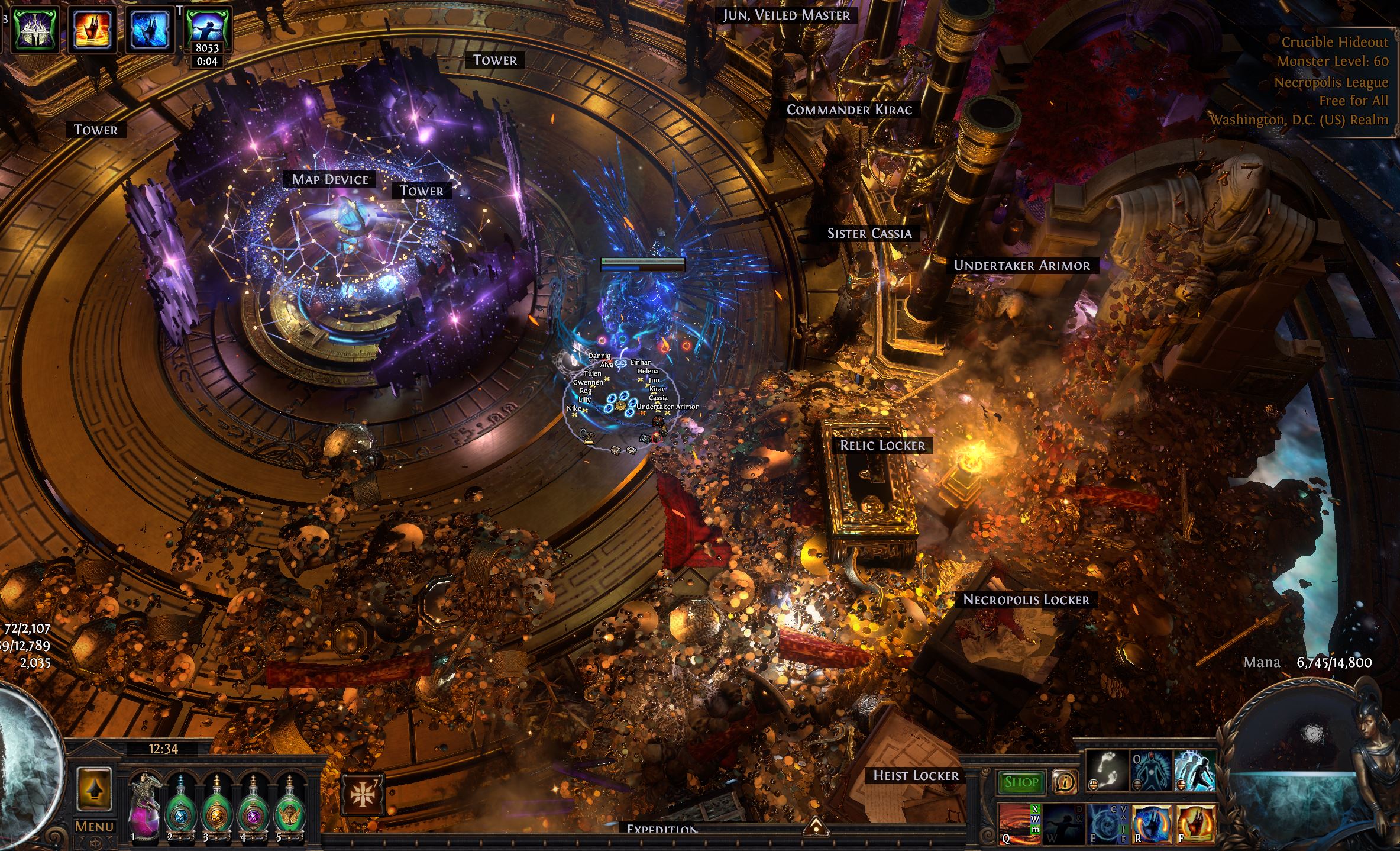Open the green Shop button
The width and height of the screenshot is (1400, 851).
click(1021, 782)
